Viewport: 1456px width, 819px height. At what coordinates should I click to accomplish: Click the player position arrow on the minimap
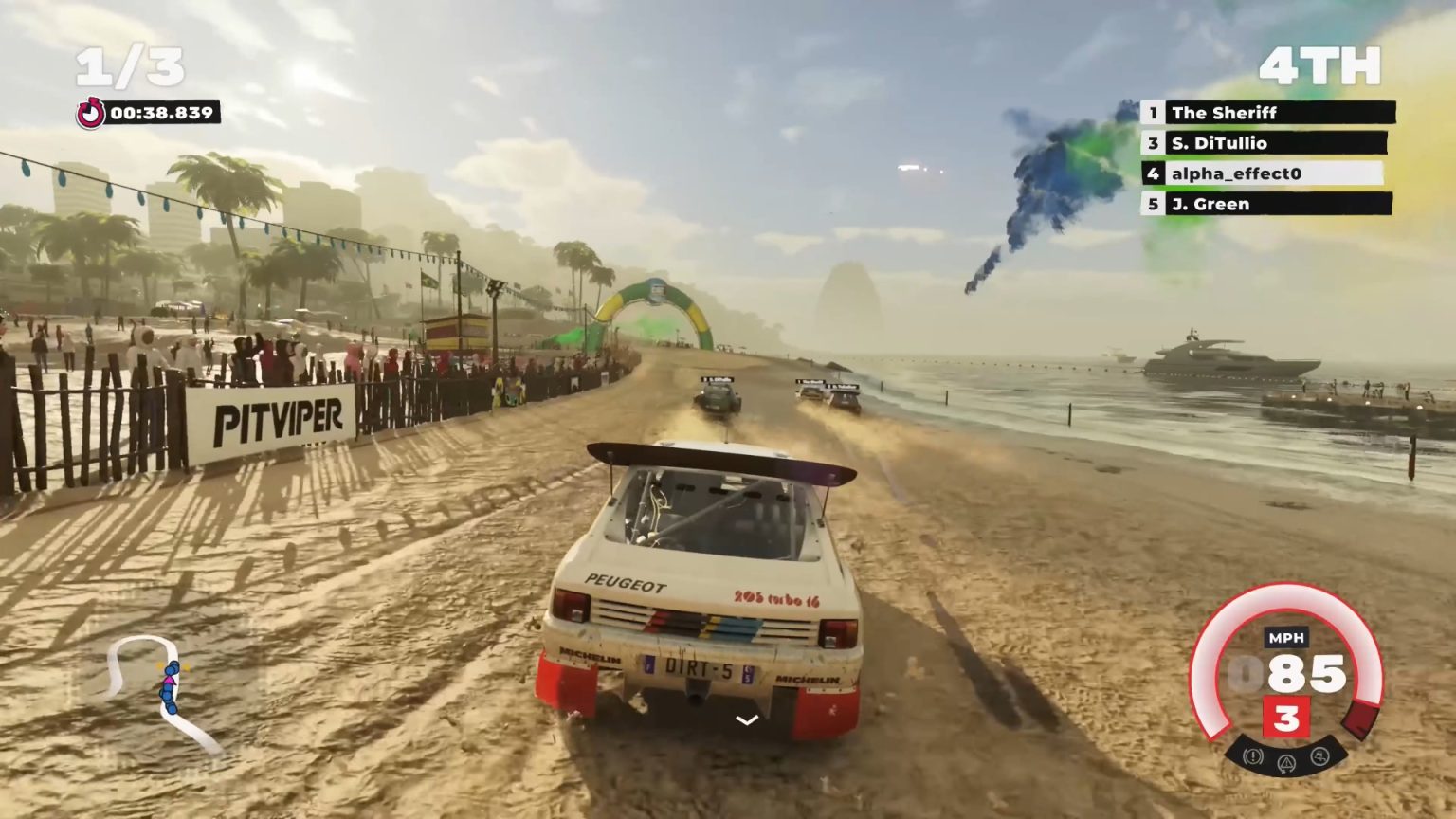click(171, 681)
